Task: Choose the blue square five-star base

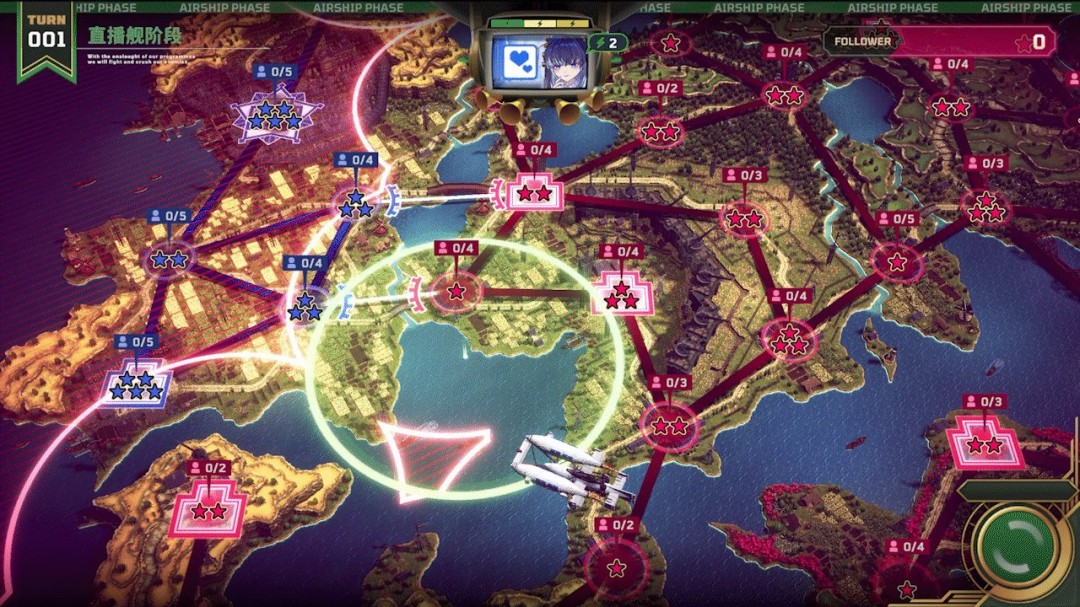Action: coord(137,385)
